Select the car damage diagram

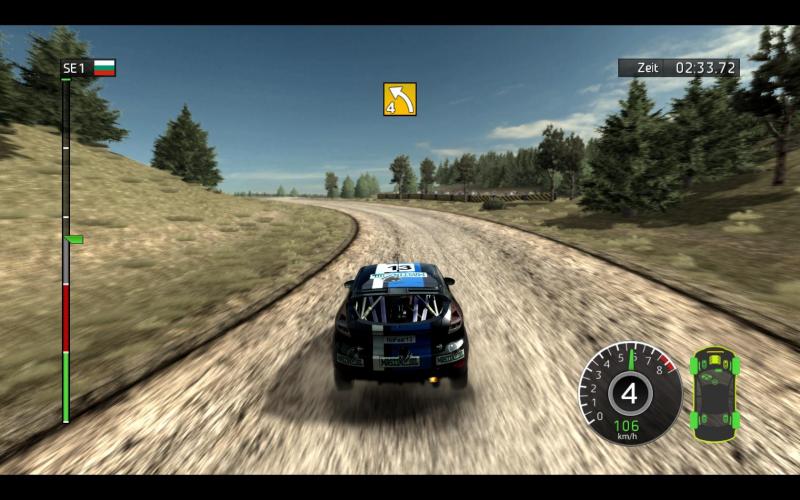(716, 394)
